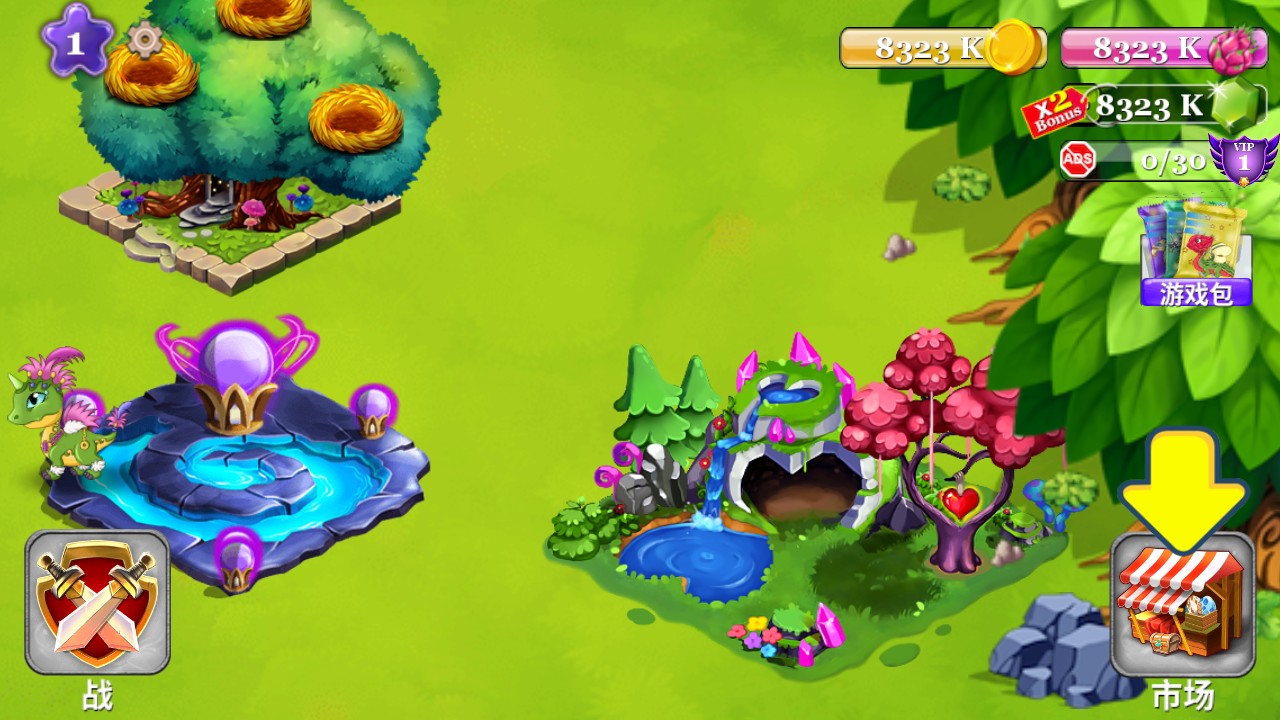The height and width of the screenshot is (720, 1280).
Task: Open the 市场 market shop
Action: point(1183,604)
